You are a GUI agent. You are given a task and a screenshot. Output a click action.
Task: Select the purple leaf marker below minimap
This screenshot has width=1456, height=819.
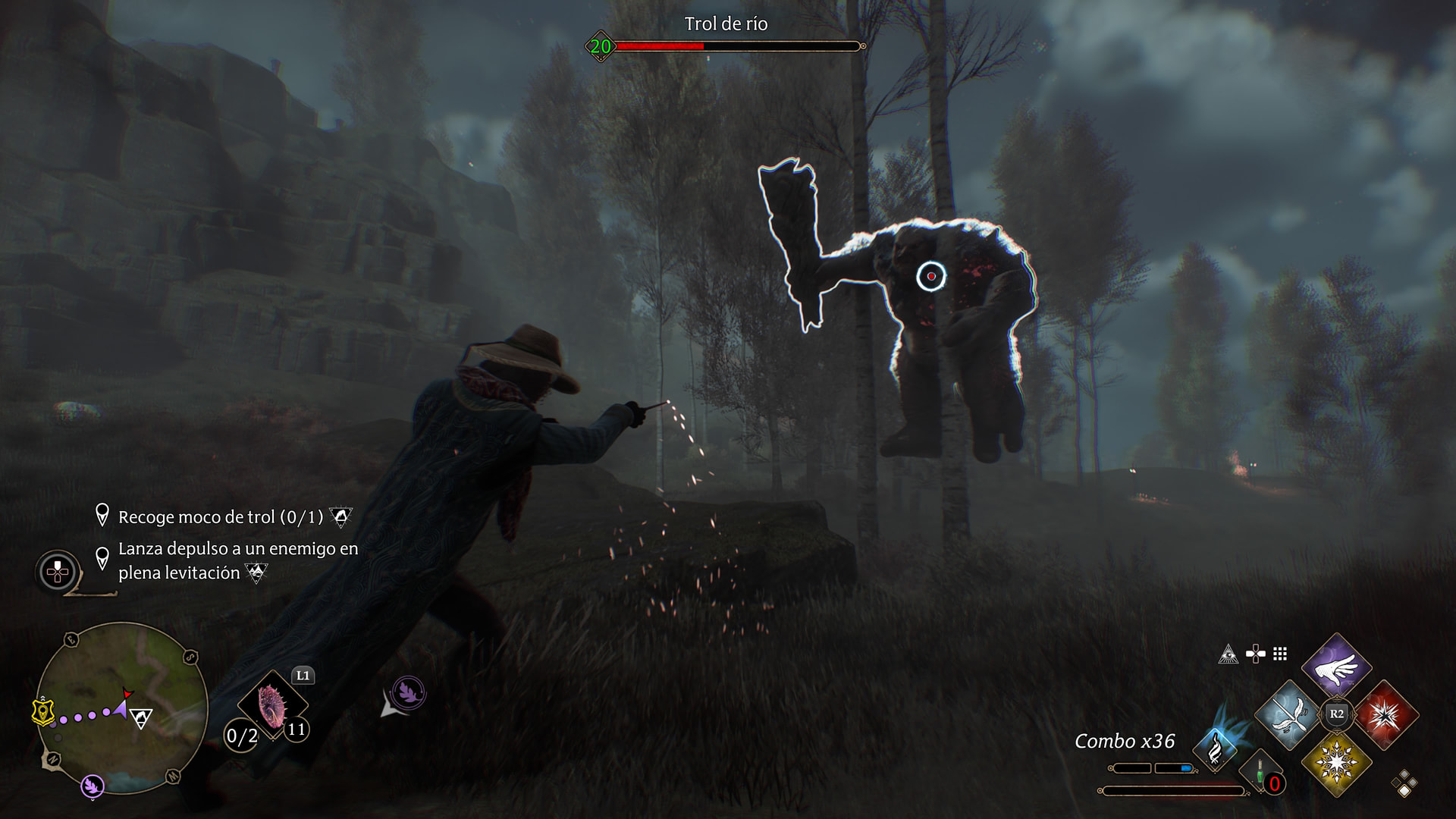[x=93, y=786]
